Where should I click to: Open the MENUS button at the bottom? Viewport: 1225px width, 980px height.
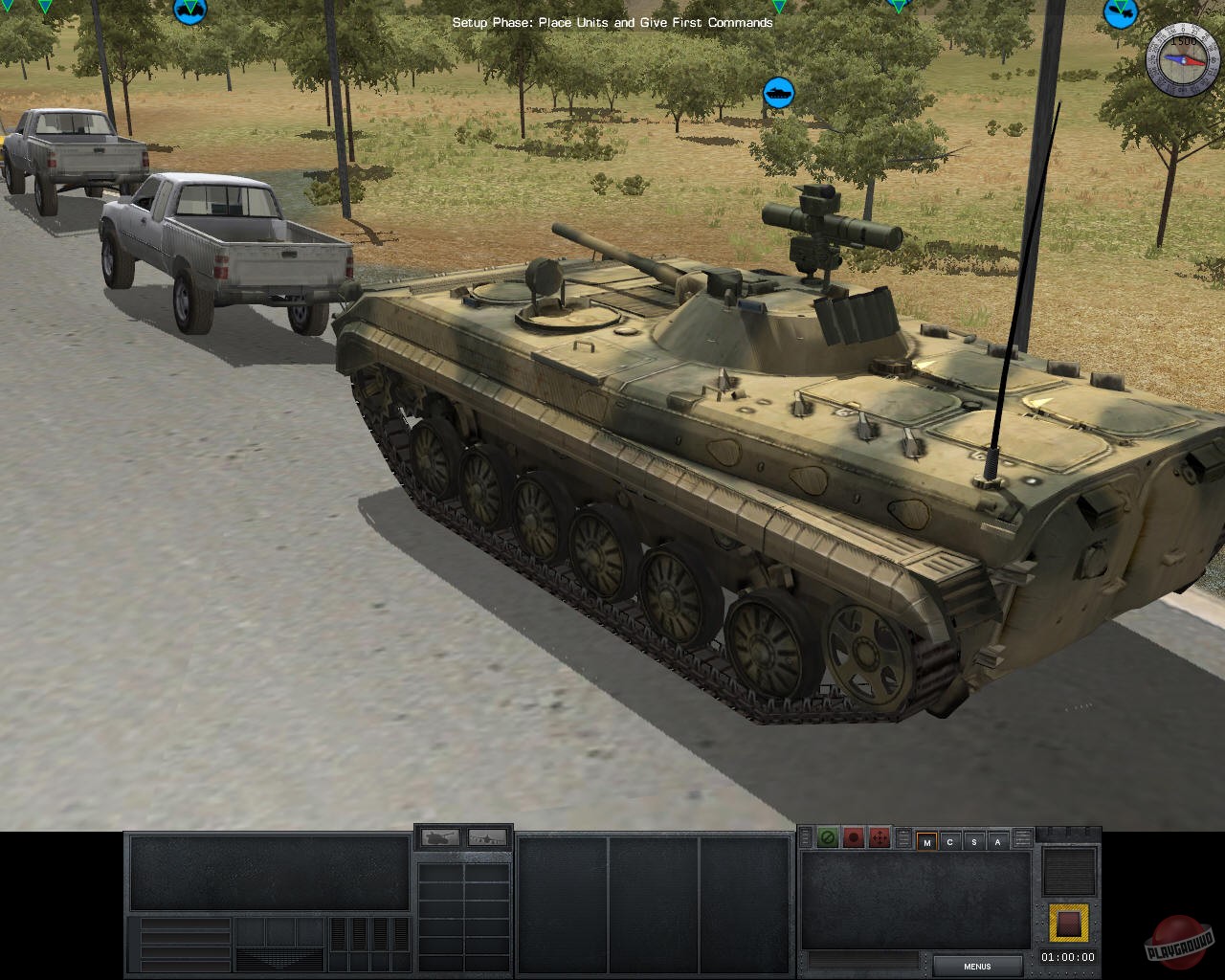[977, 966]
